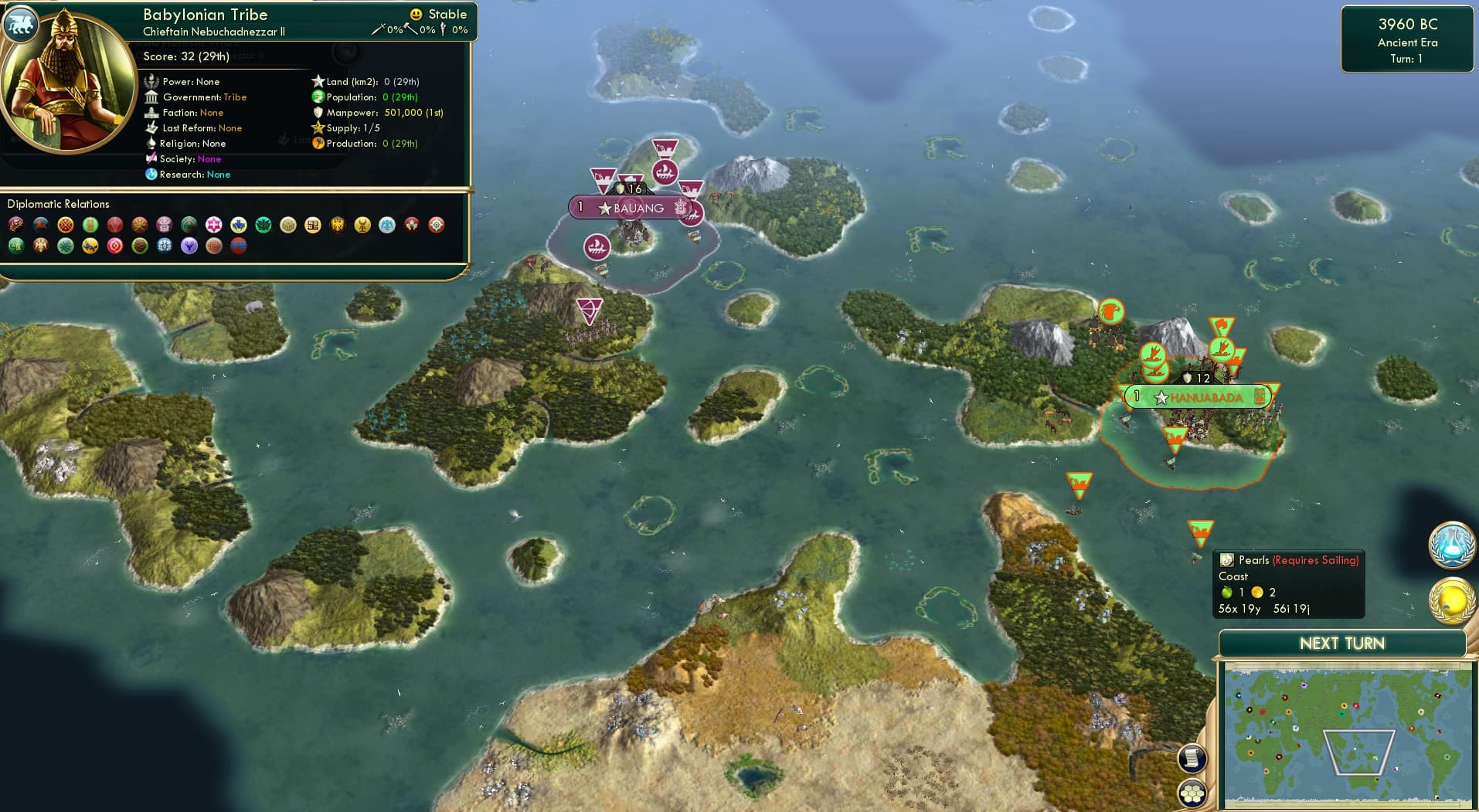This screenshot has height=812, width=1479.
Task: Click the Manpower shield icon
Action: coord(316,112)
